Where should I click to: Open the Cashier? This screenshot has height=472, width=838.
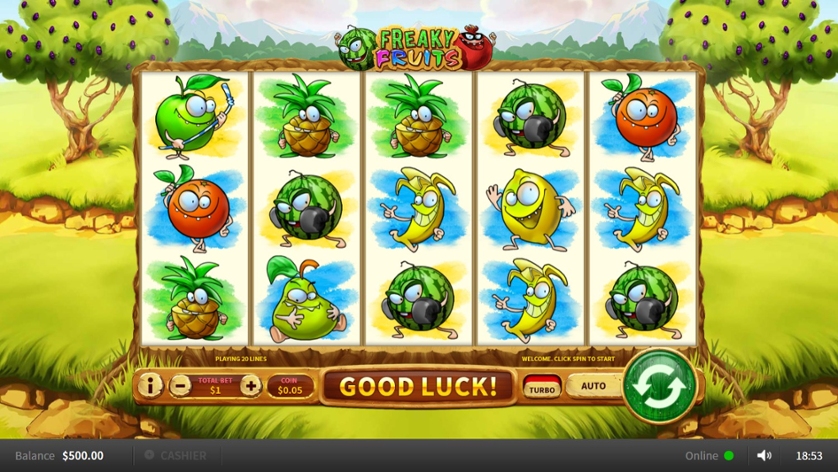(176, 456)
